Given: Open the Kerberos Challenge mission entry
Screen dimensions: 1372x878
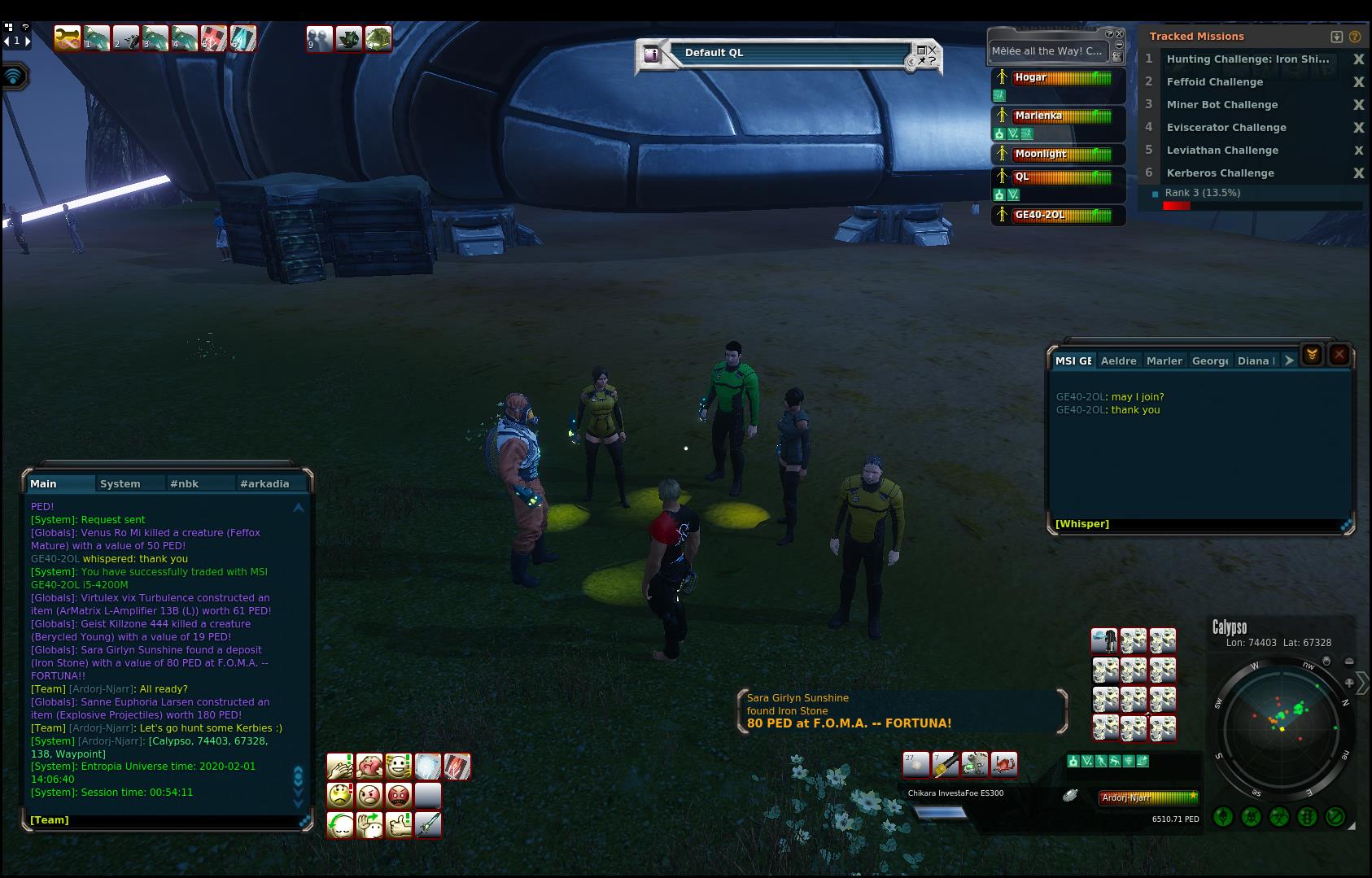Looking at the screenshot, I should (1220, 173).
